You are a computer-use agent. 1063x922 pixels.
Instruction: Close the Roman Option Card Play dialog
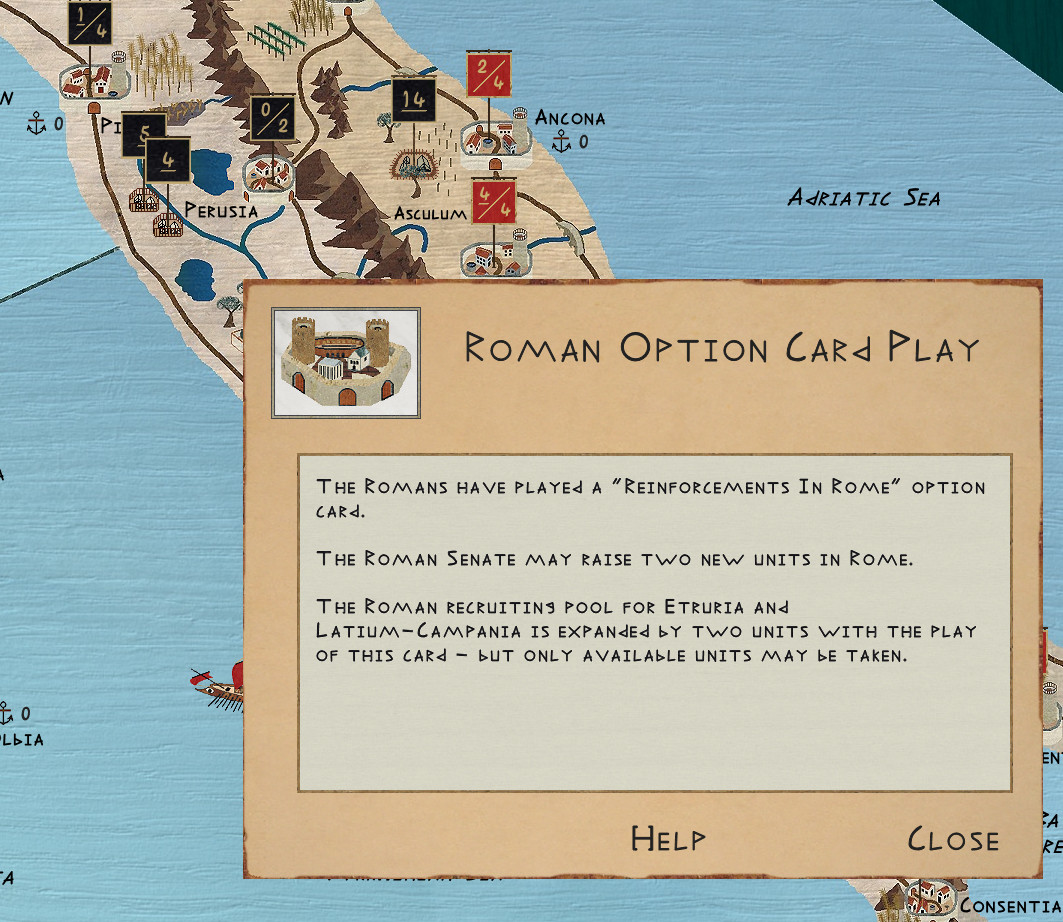[x=952, y=840]
